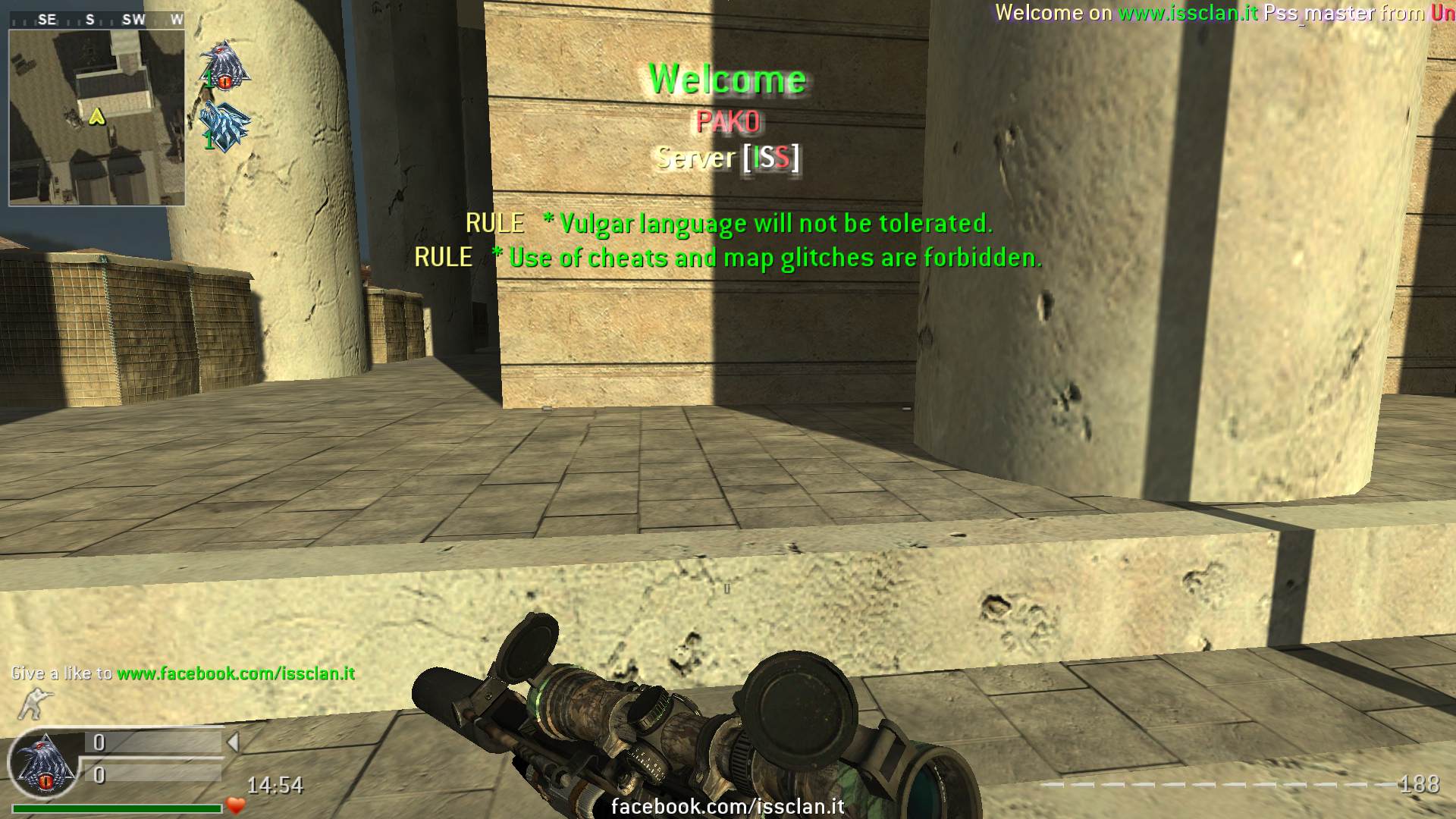Click the www.issclan.it welcome banner link
The height and width of the screenshot is (819, 1456).
1188,13
